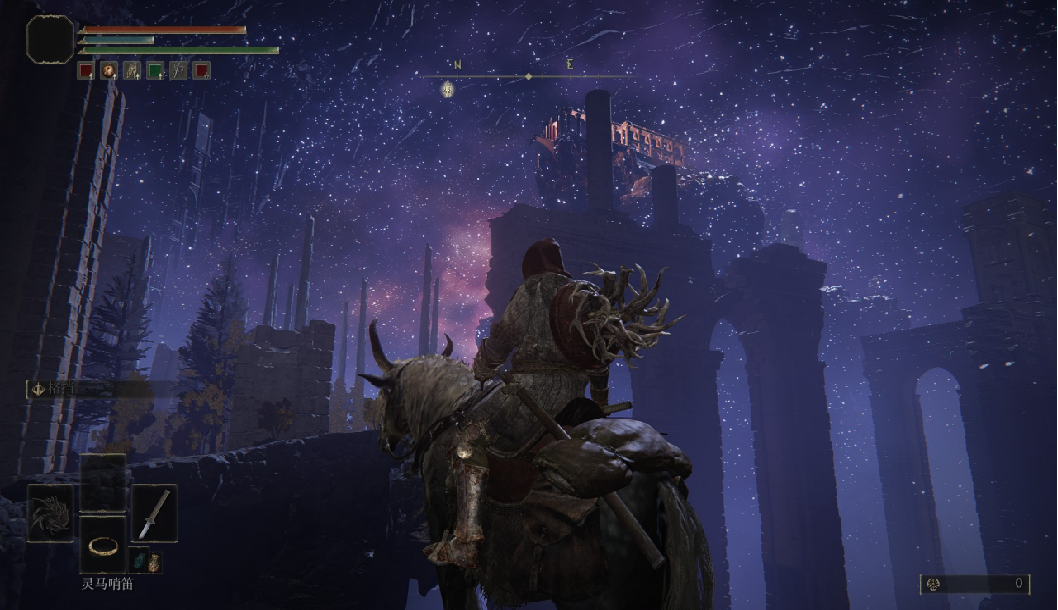1058x610 pixels.
Task: Click the golden grace marker under the compass
Action: point(447,90)
